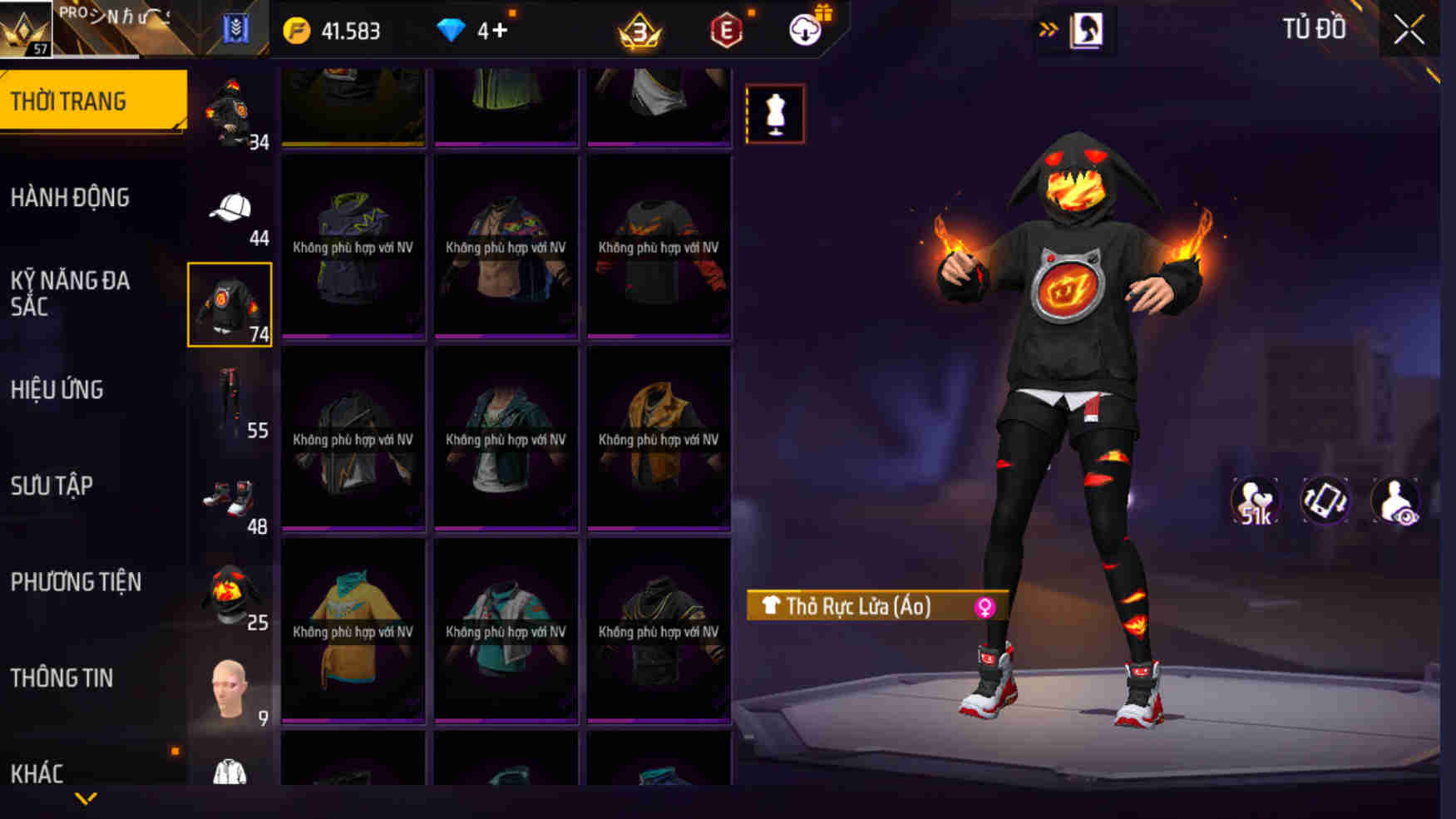Open the SƯU TẬP category
The height and width of the screenshot is (819, 1456).
(x=52, y=486)
